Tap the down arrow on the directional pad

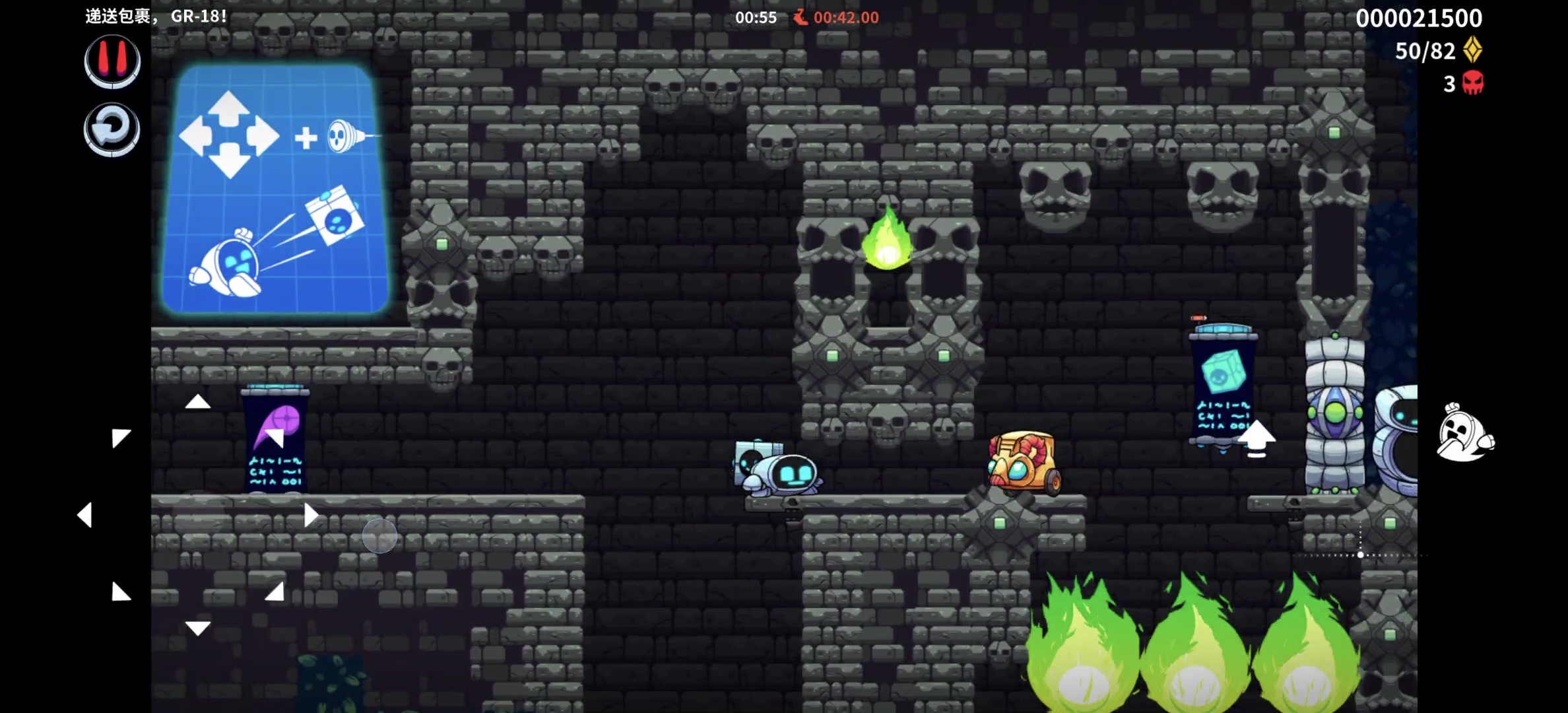197,627
